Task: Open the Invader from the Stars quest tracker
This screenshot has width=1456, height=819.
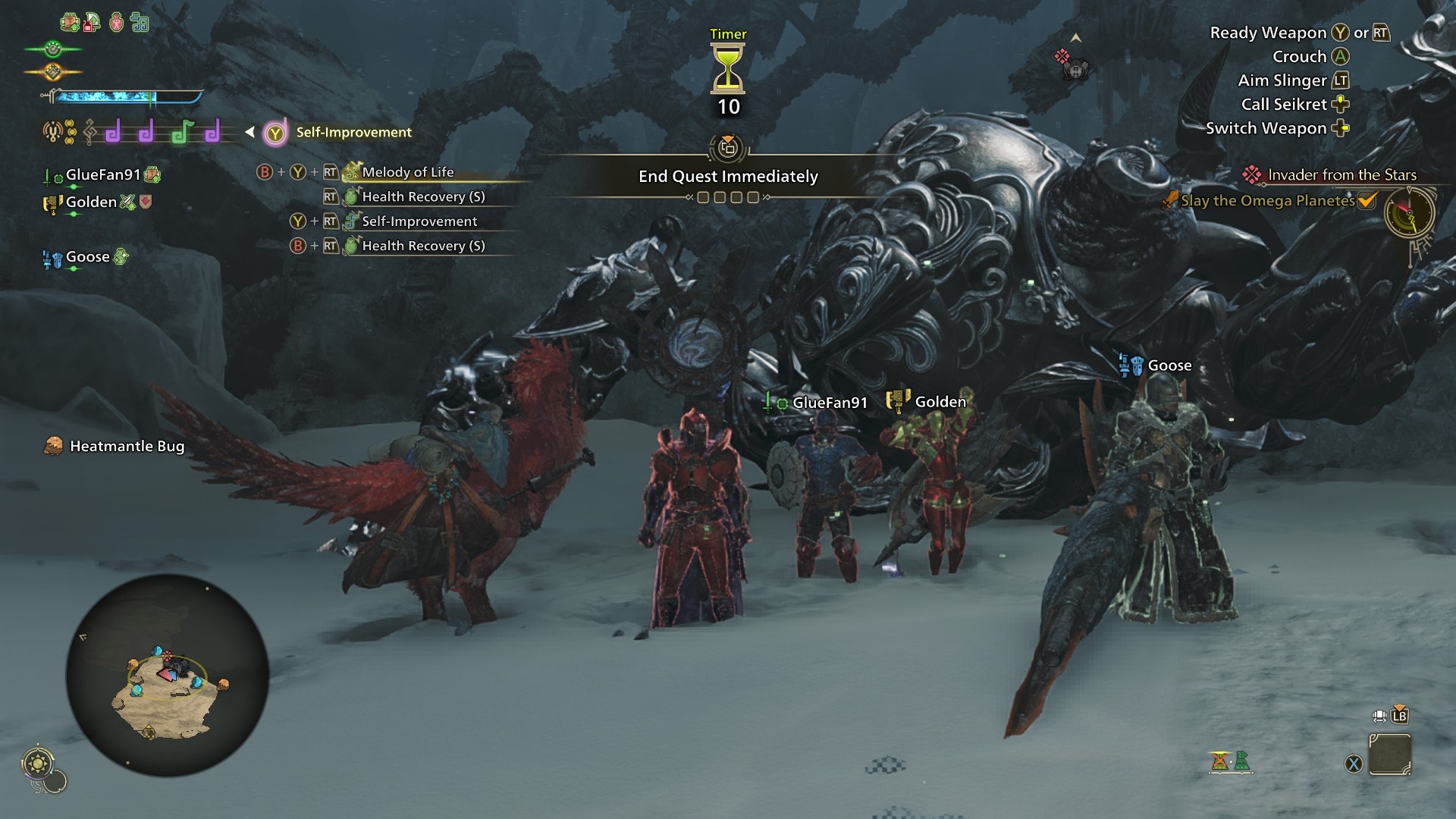Action: (1341, 175)
